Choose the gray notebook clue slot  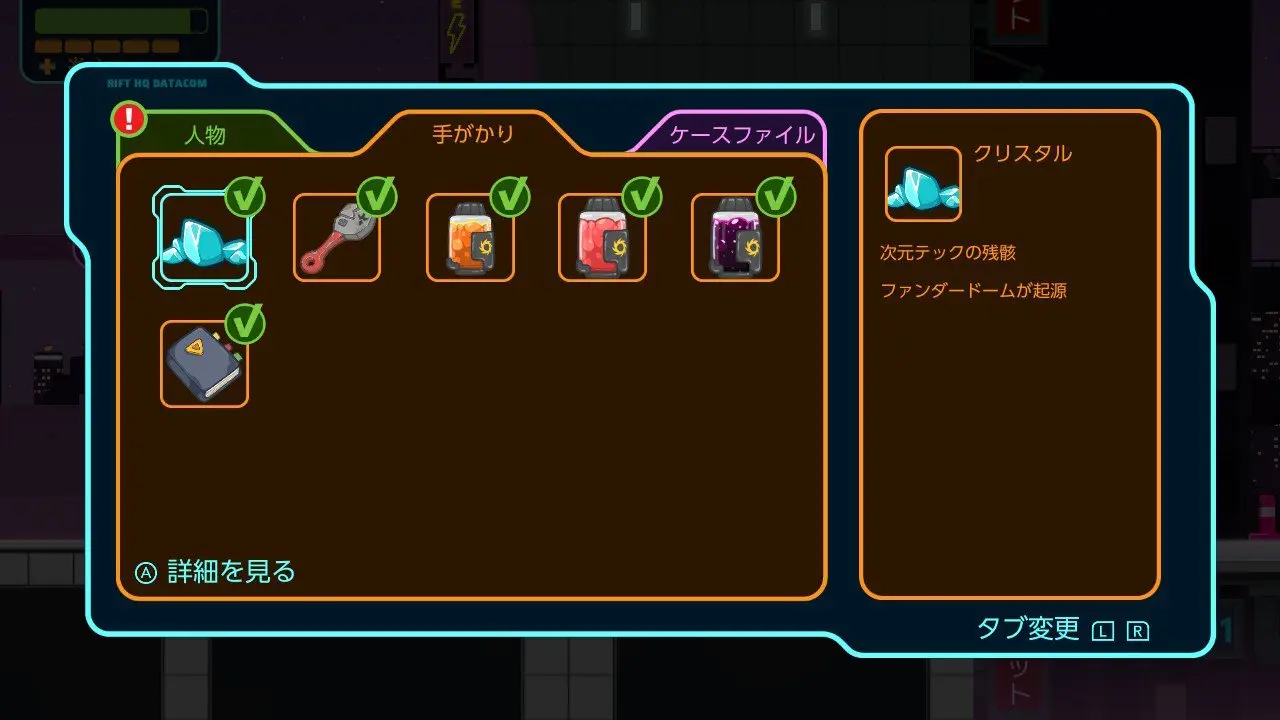point(204,364)
